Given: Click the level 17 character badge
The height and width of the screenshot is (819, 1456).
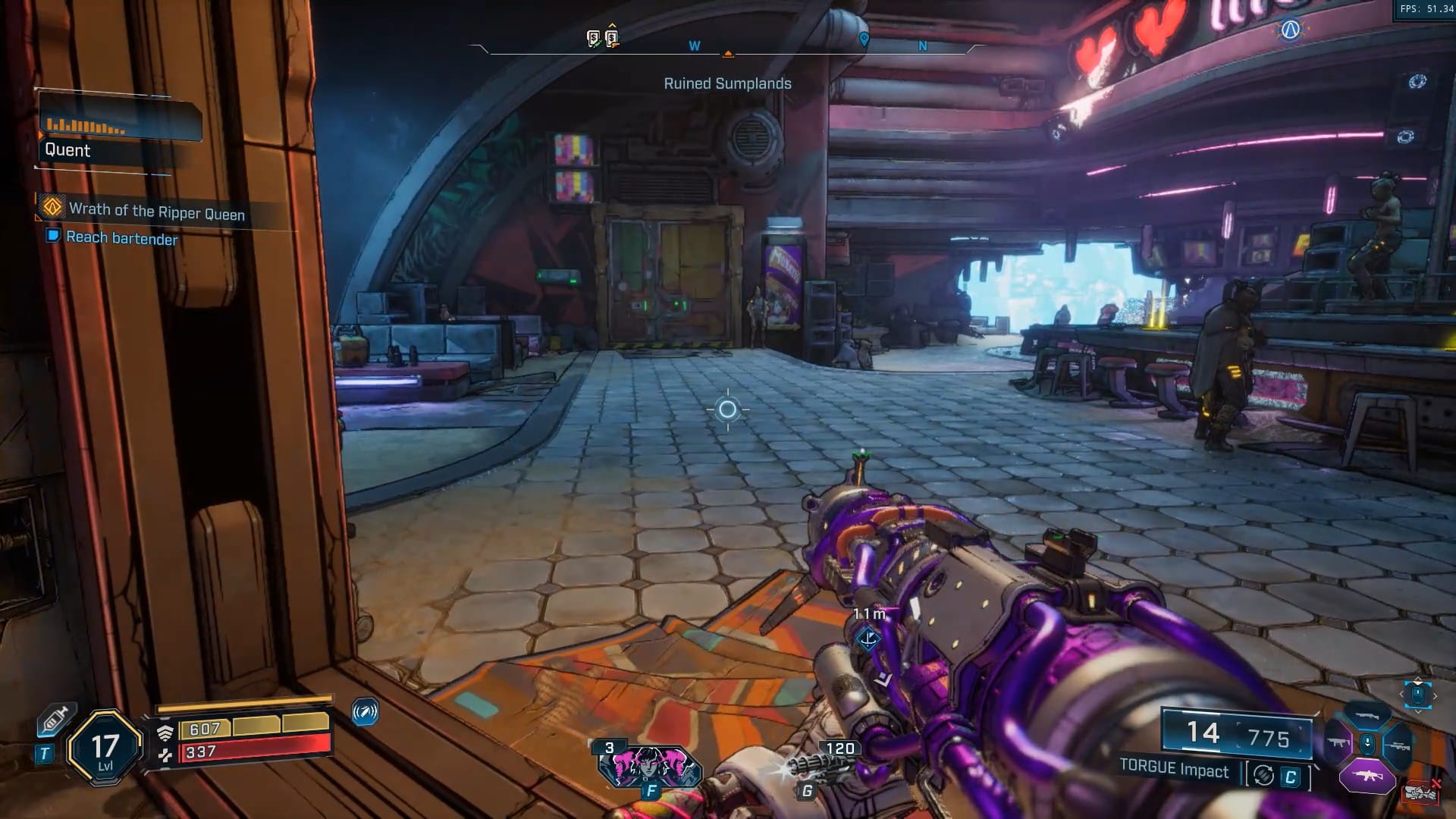Looking at the screenshot, I should pos(105,748).
